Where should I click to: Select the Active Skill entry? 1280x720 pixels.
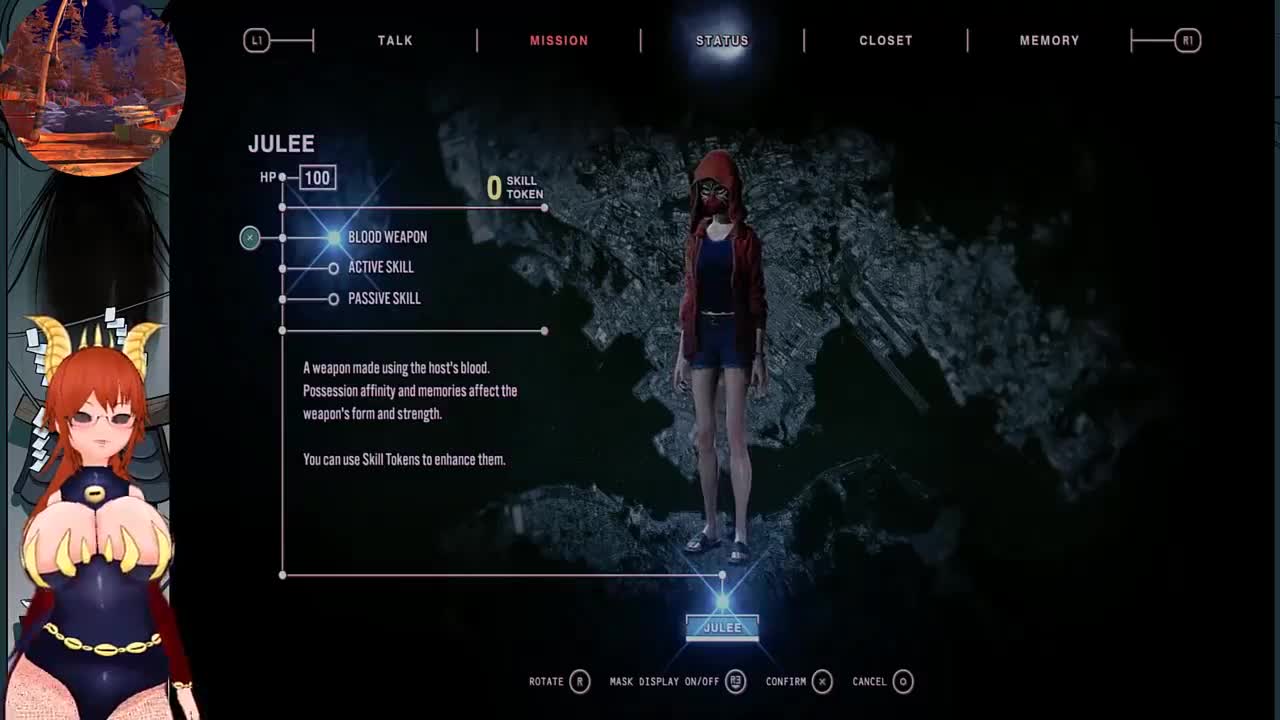coord(380,267)
